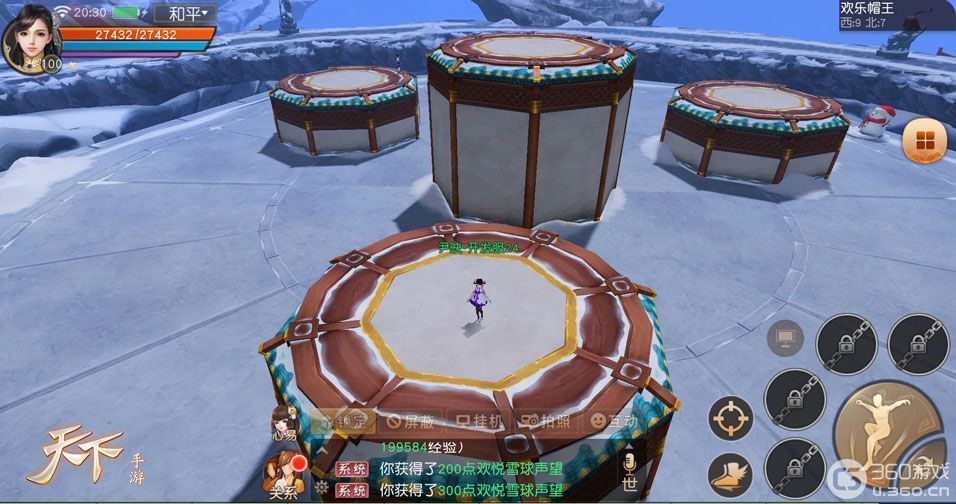Tap the crosshair target-select button
The height and width of the screenshot is (504, 956).
pos(731,417)
